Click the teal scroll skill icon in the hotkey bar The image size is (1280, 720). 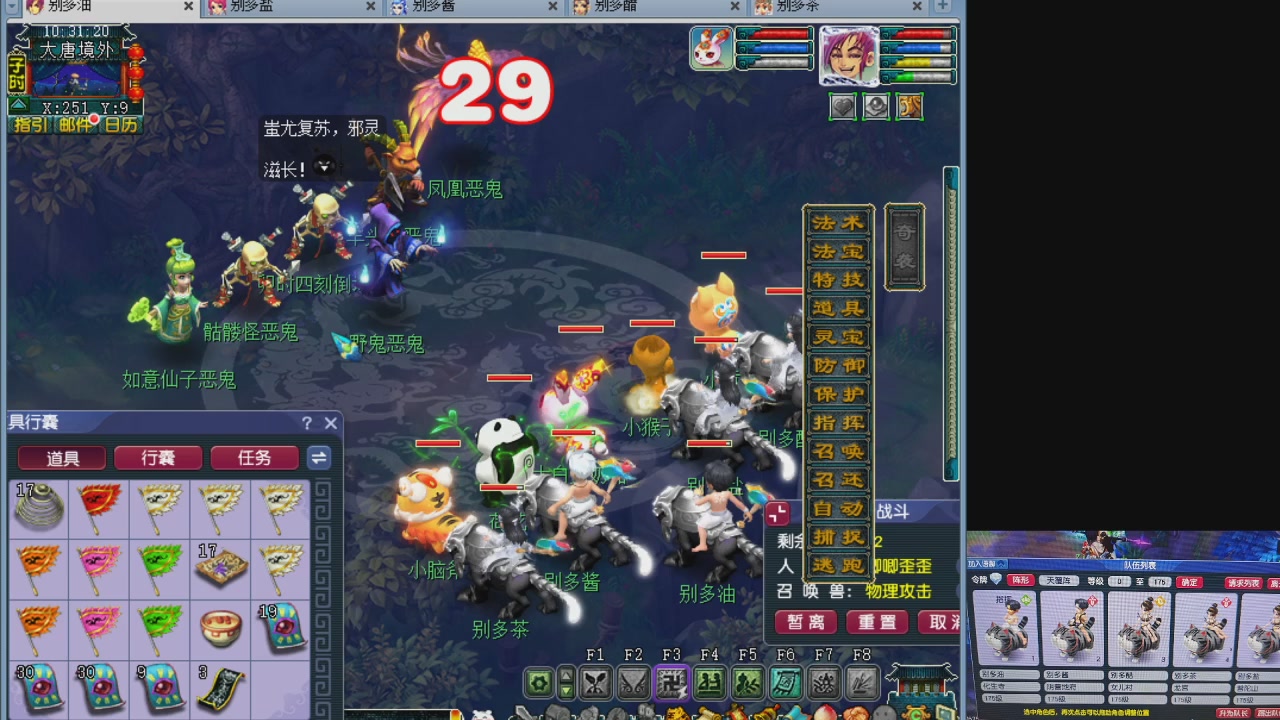pos(784,683)
